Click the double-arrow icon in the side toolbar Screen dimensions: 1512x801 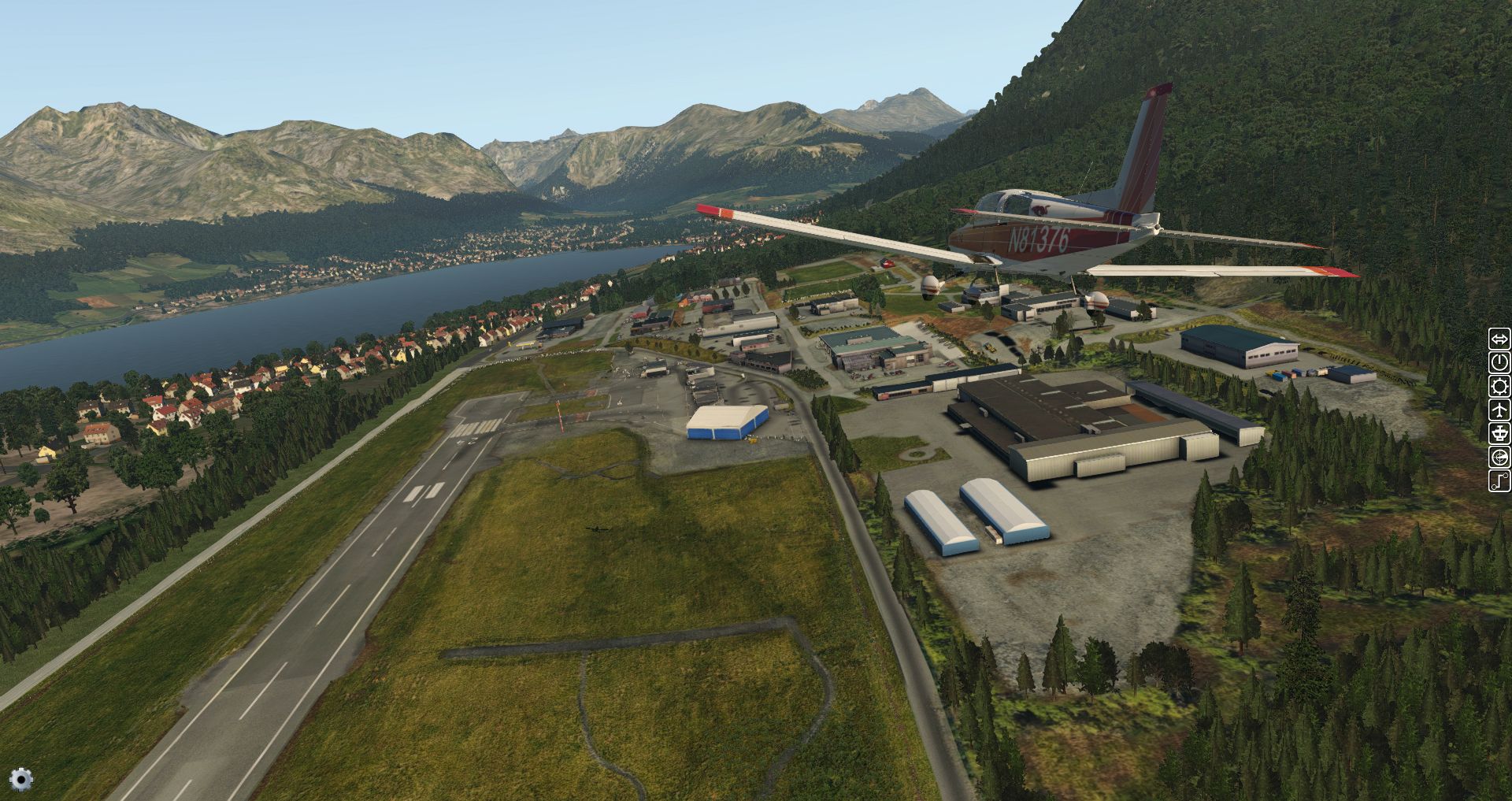pyautogui.click(x=1499, y=339)
